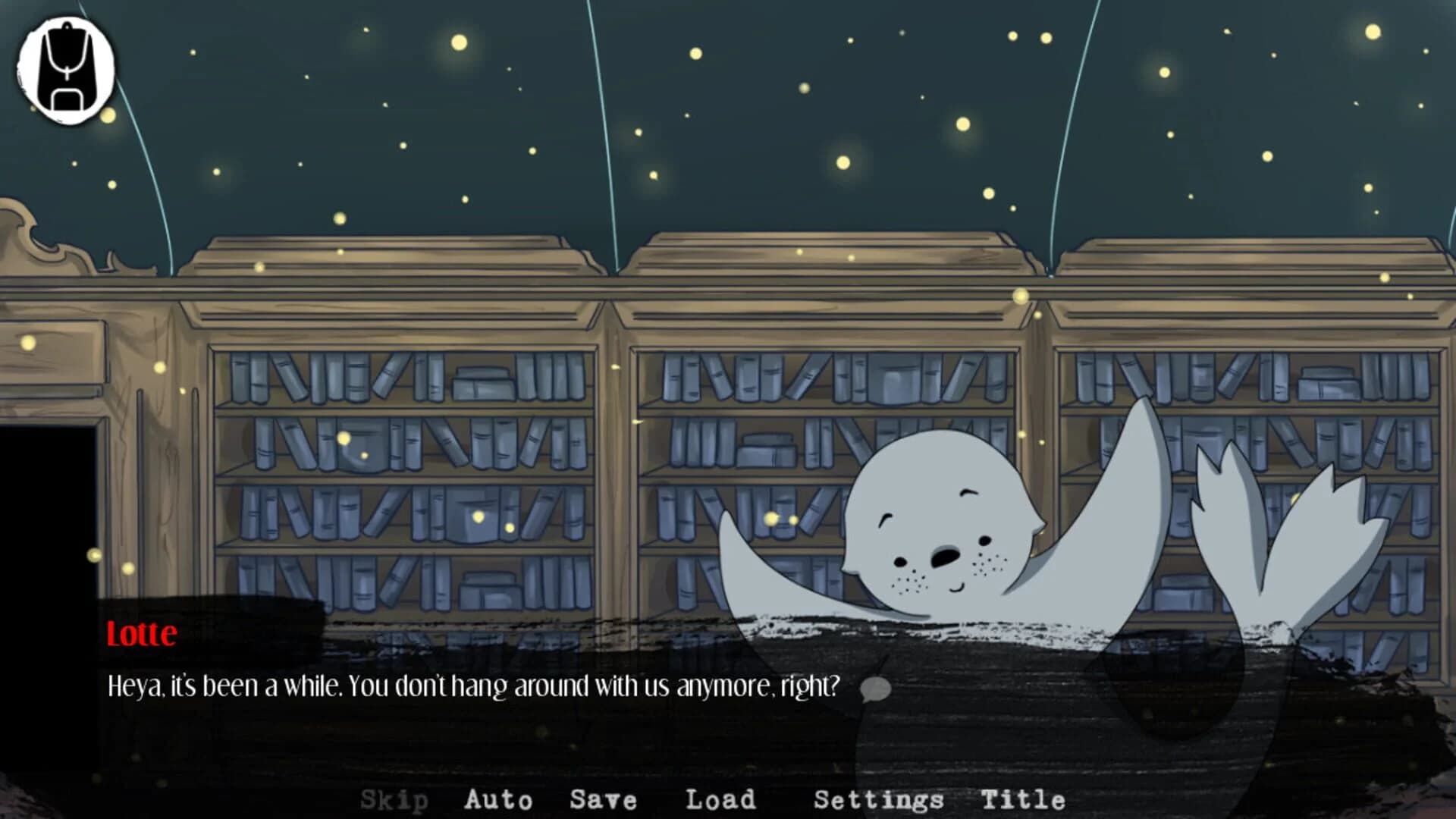Open Settings to adjust game options

click(x=879, y=799)
